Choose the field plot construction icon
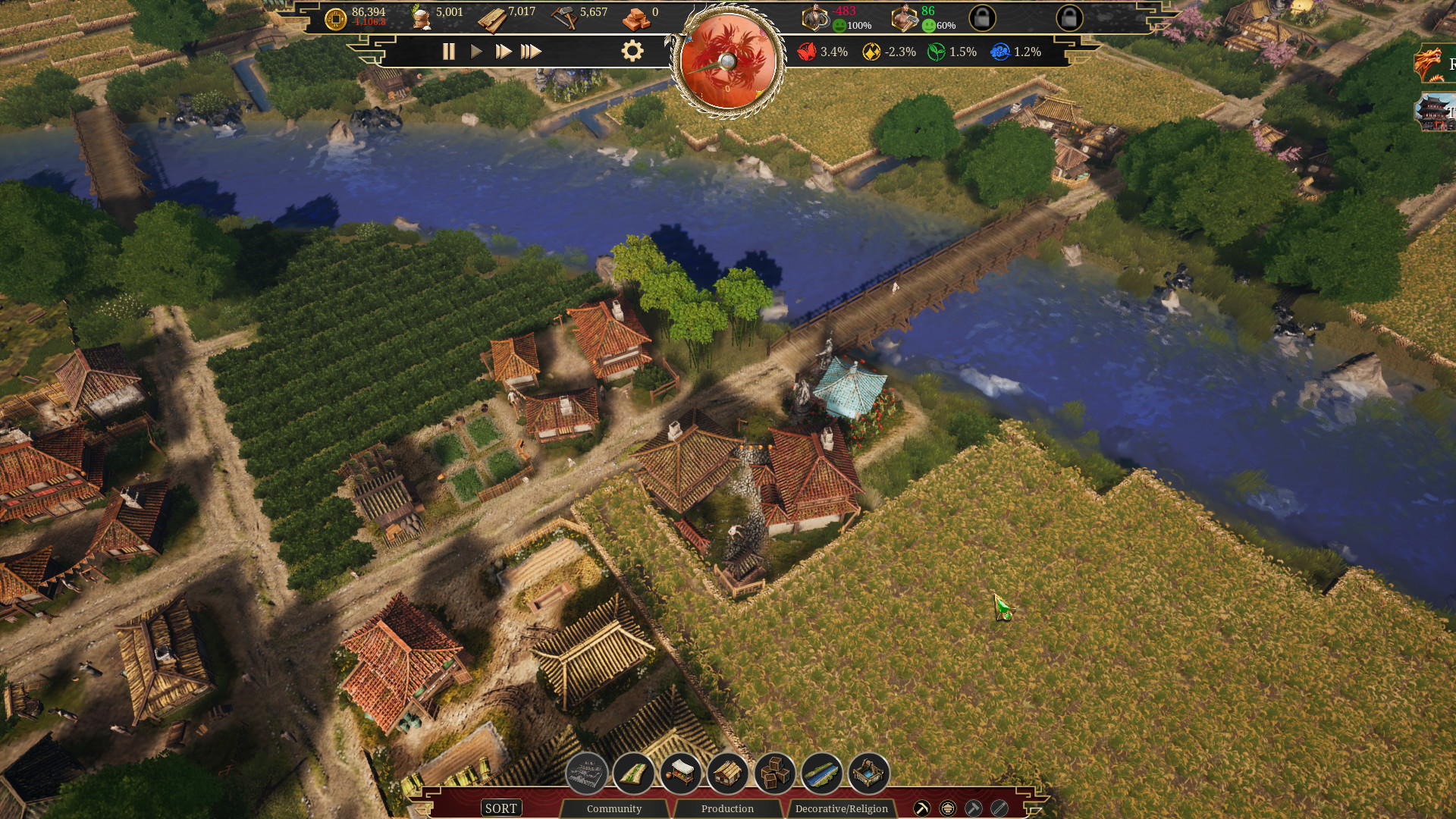1456x819 pixels. (635, 775)
